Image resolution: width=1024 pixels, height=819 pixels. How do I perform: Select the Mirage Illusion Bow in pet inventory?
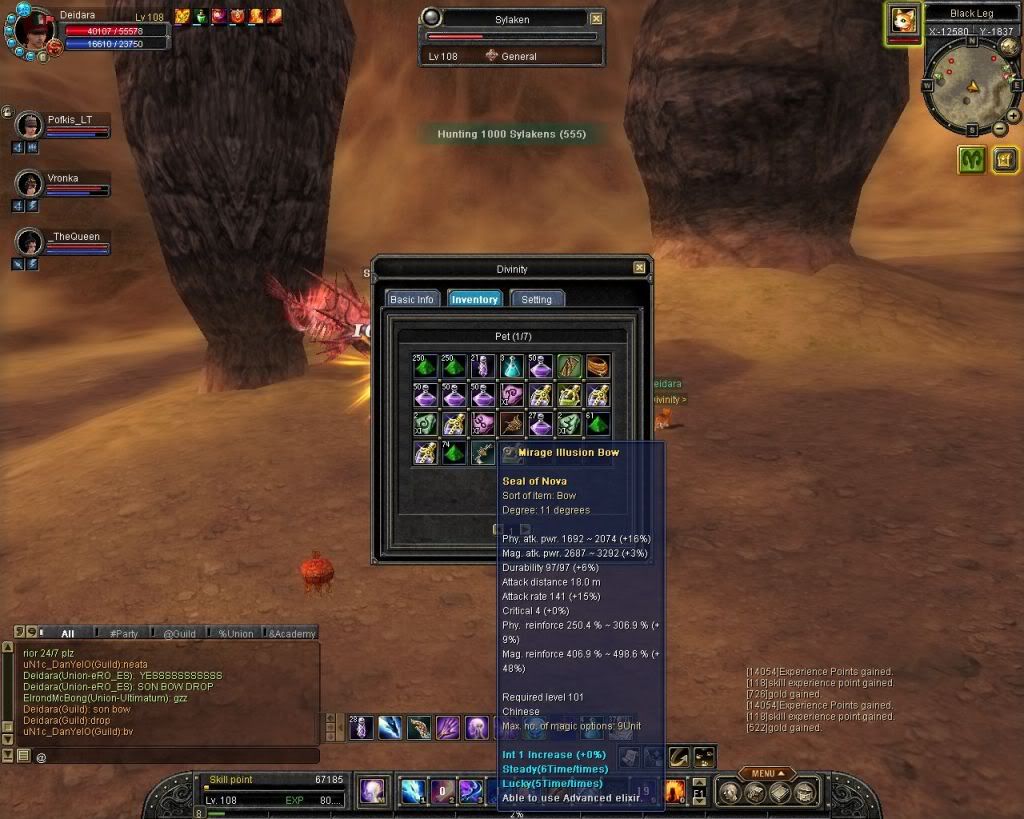pos(484,453)
